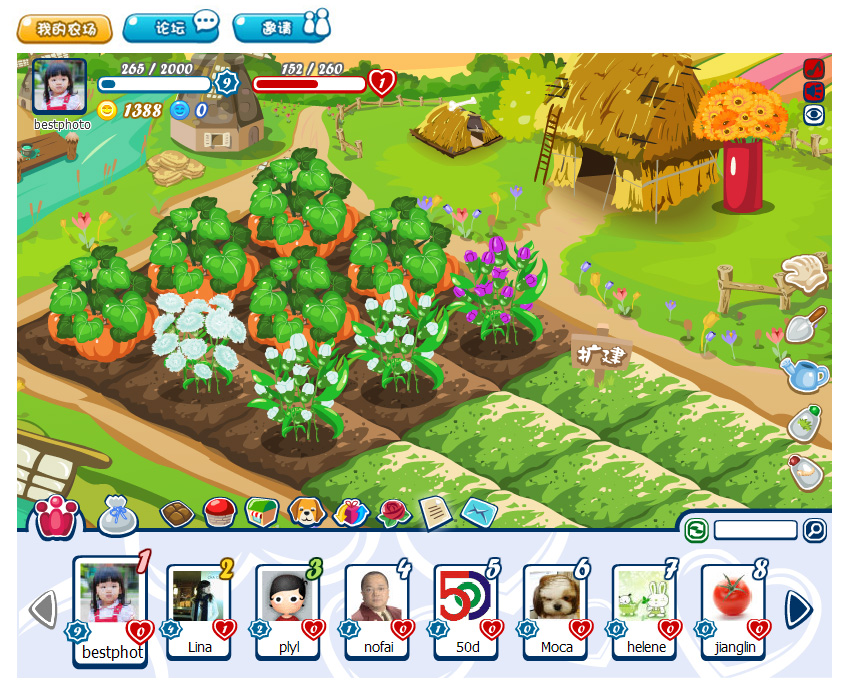Open the dog icon in toolbar
This screenshot has width=858, height=694.
[x=306, y=512]
